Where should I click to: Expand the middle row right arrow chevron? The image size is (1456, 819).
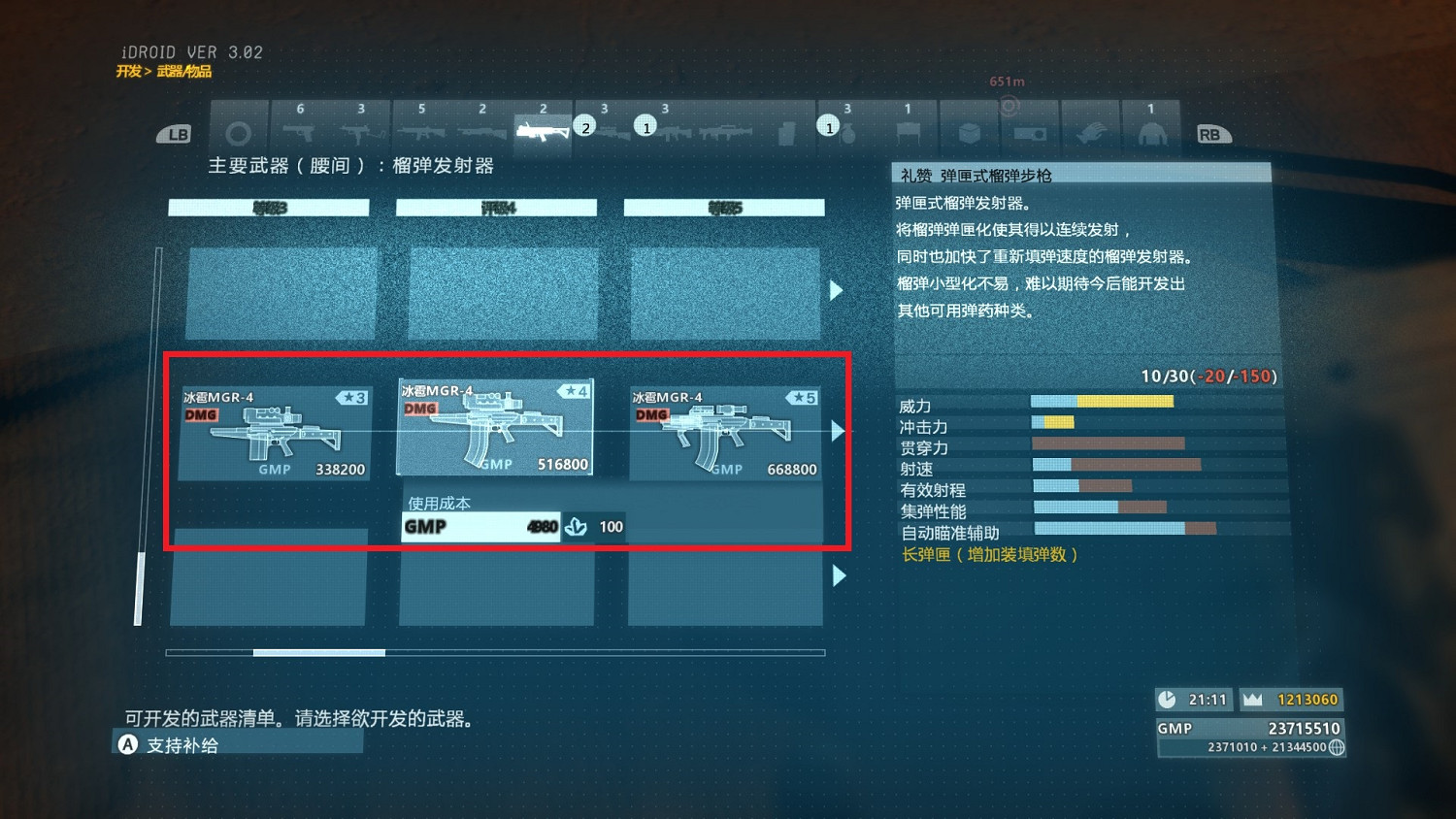[838, 431]
